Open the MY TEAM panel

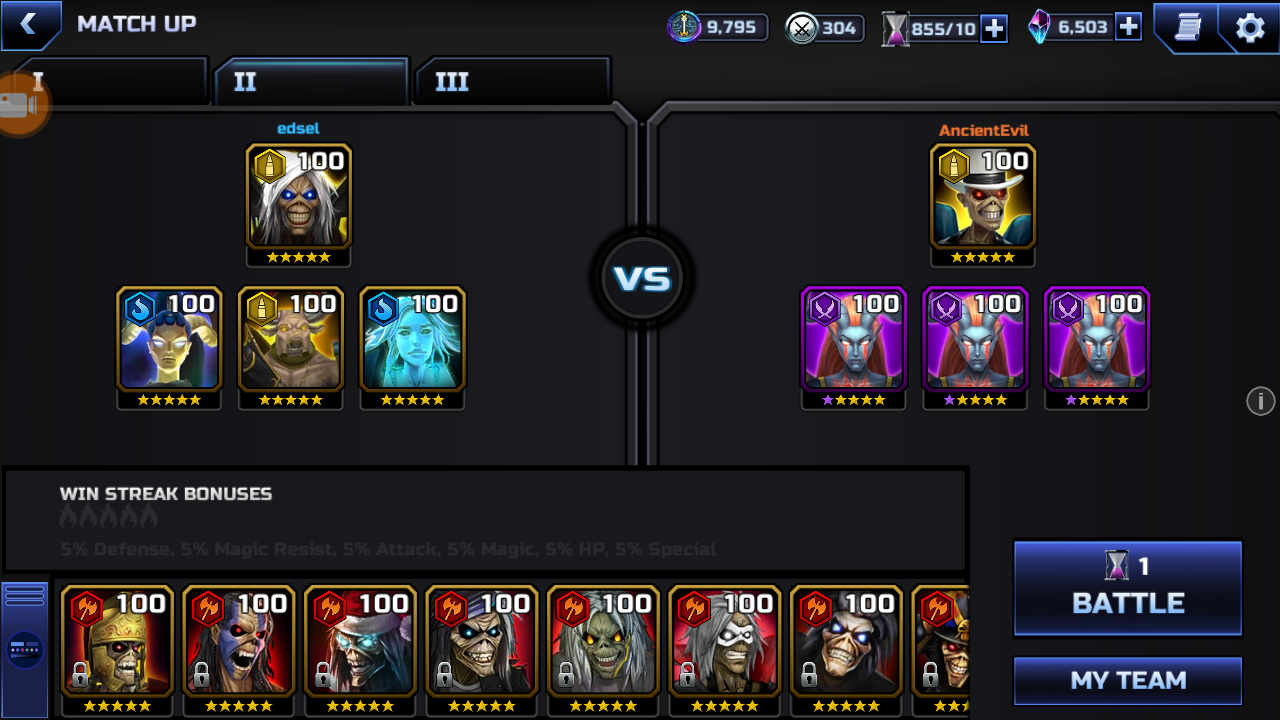[1128, 681]
